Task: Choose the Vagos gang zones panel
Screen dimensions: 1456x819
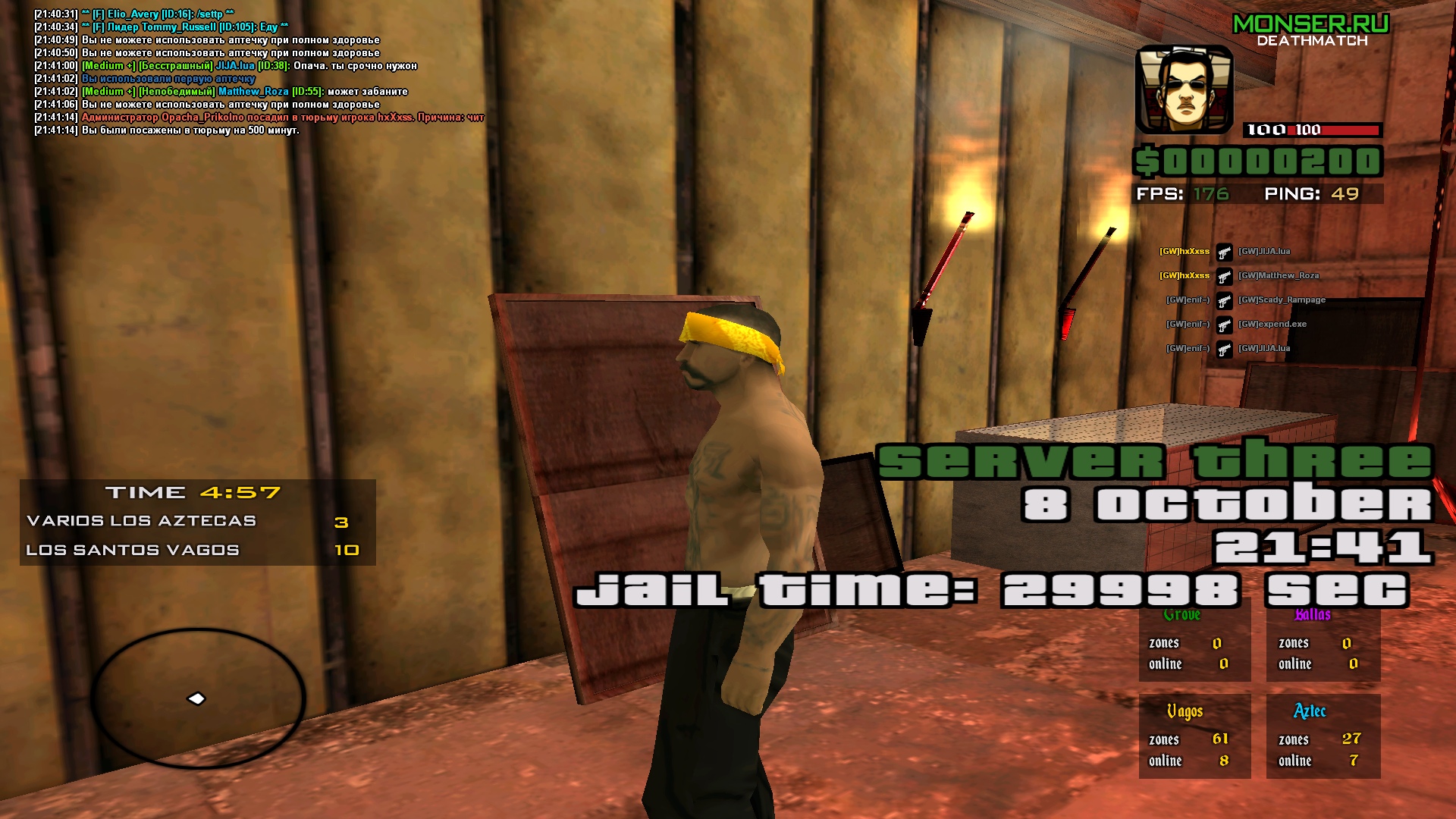Action: (1194, 736)
